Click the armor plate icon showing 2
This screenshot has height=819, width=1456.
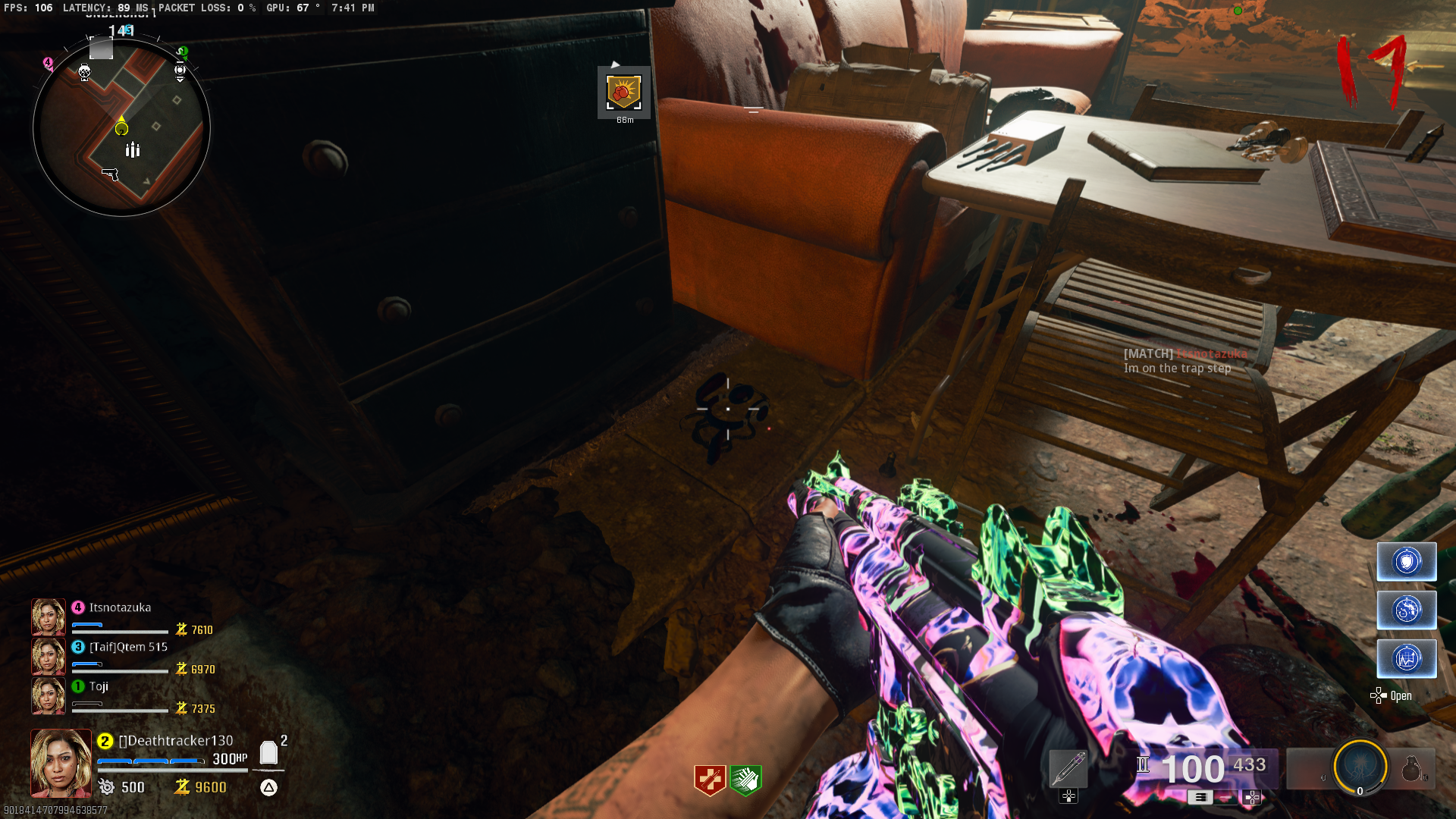point(269,751)
